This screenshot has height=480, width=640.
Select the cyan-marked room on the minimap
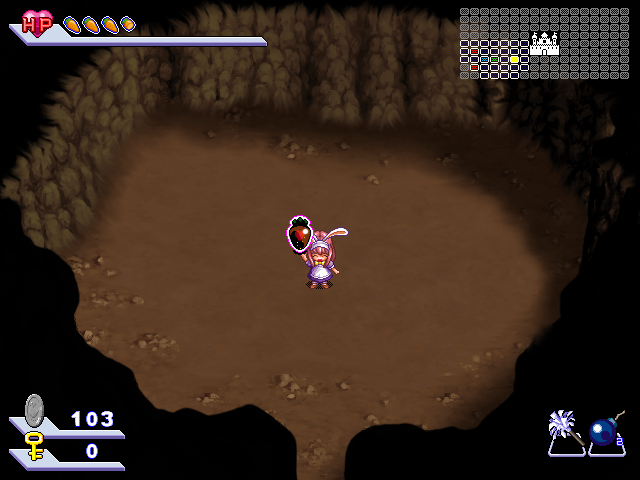(484, 59)
